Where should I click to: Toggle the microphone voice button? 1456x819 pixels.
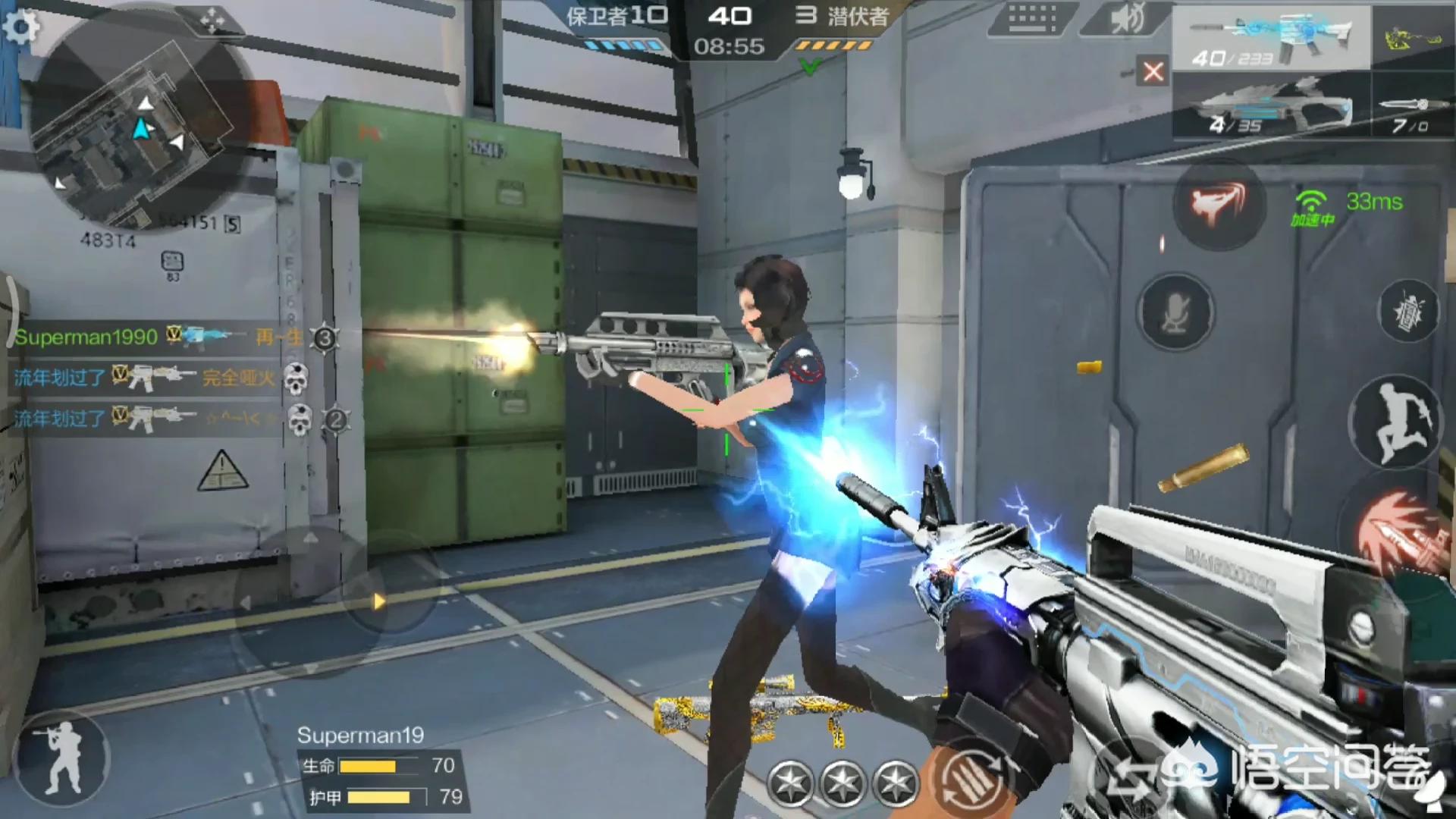tap(1175, 311)
